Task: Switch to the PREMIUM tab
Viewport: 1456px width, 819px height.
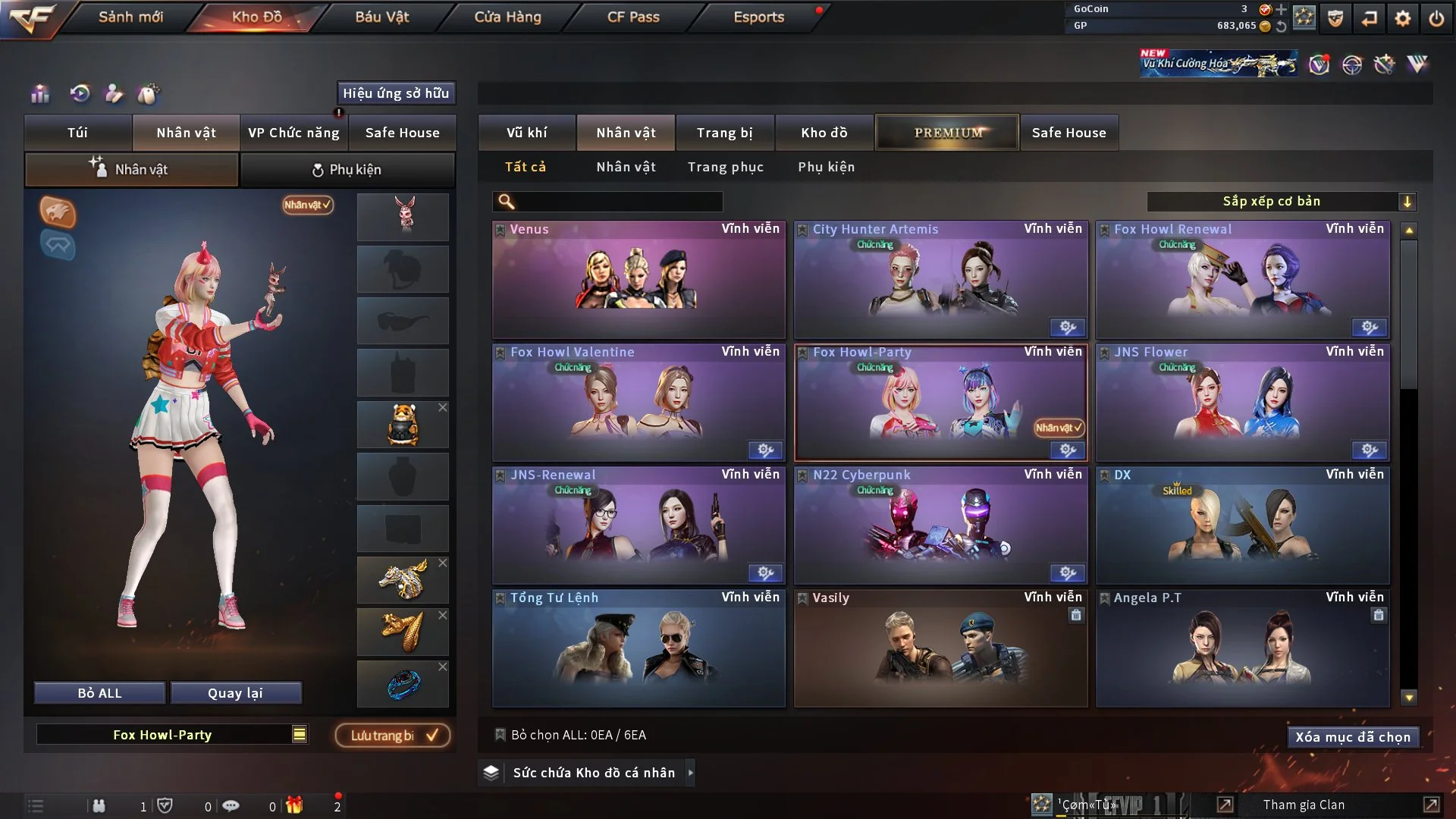Action: point(947,132)
